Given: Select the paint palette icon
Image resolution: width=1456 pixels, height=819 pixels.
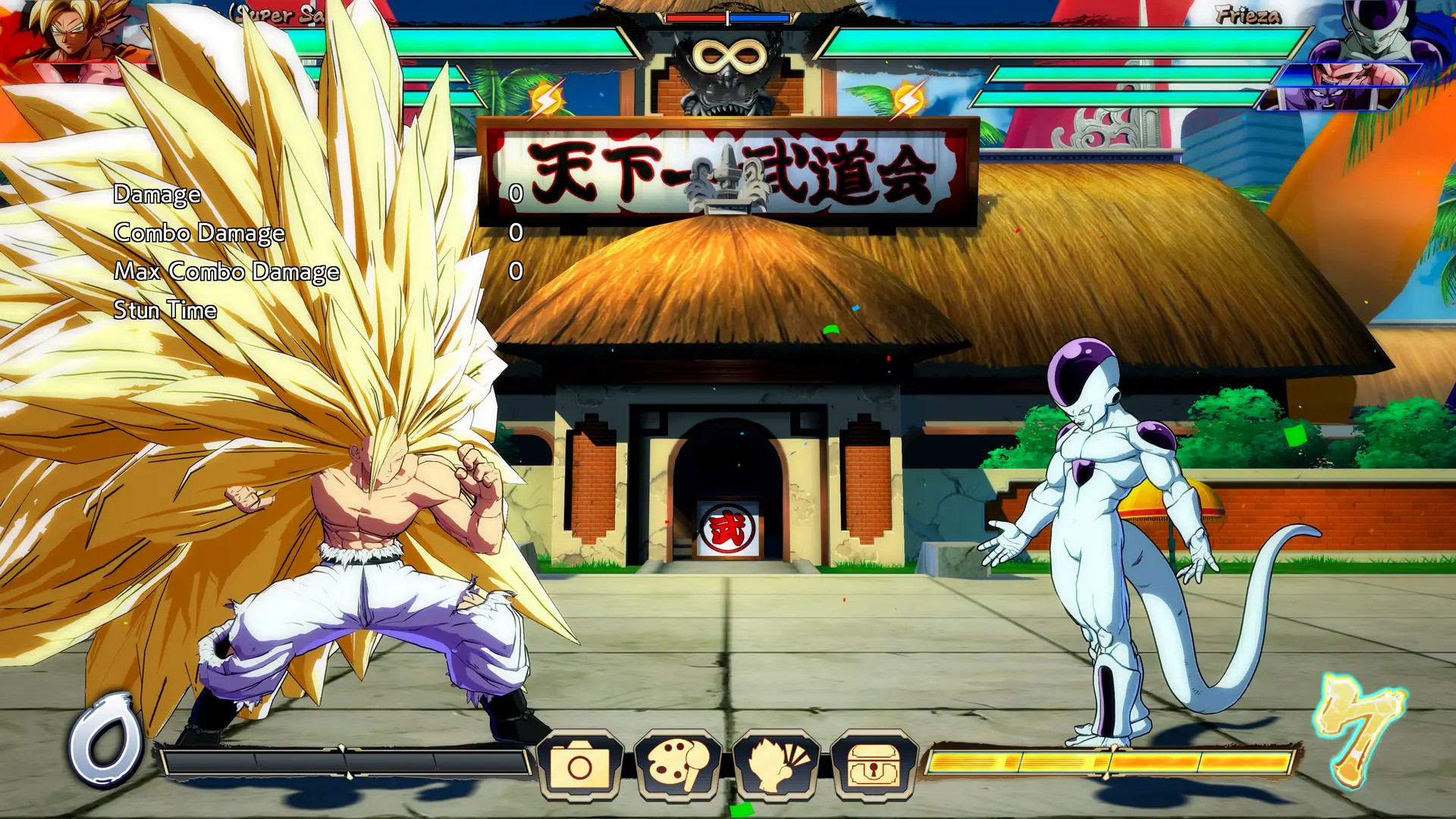Looking at the screenshot, I should tap(678, 766).
